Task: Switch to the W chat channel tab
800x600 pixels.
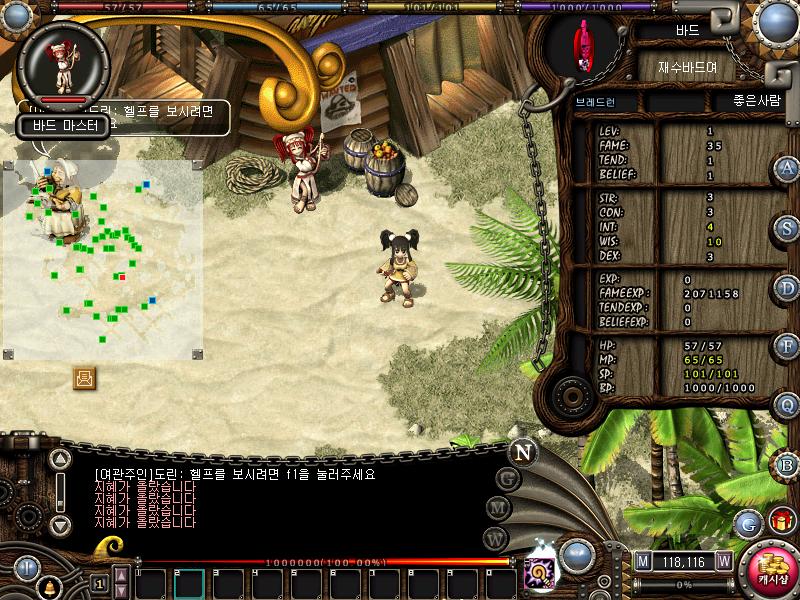Action: pos(494,537)
